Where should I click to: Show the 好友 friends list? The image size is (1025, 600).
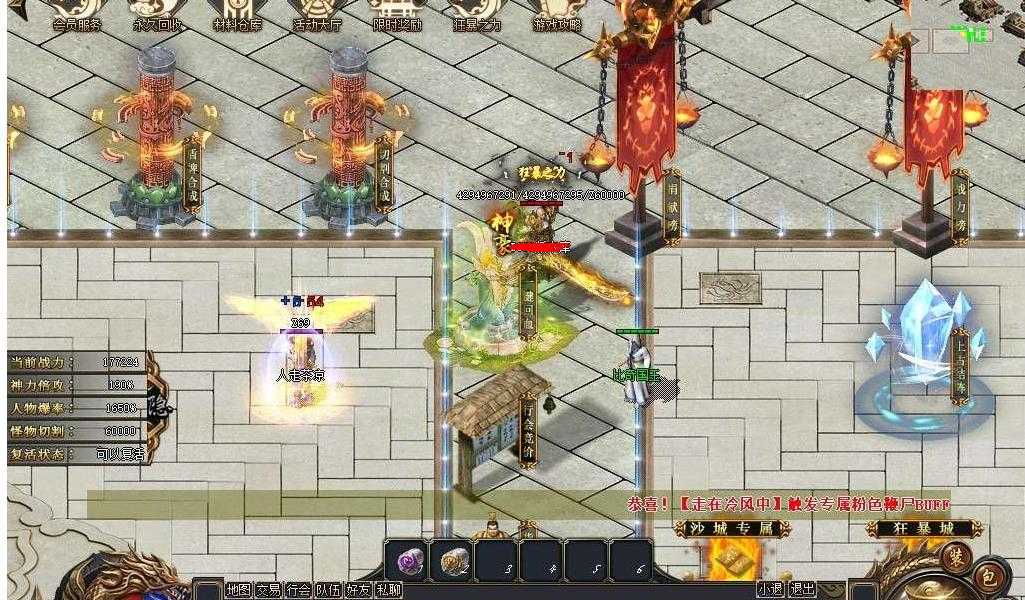click(x=358, y=590)
